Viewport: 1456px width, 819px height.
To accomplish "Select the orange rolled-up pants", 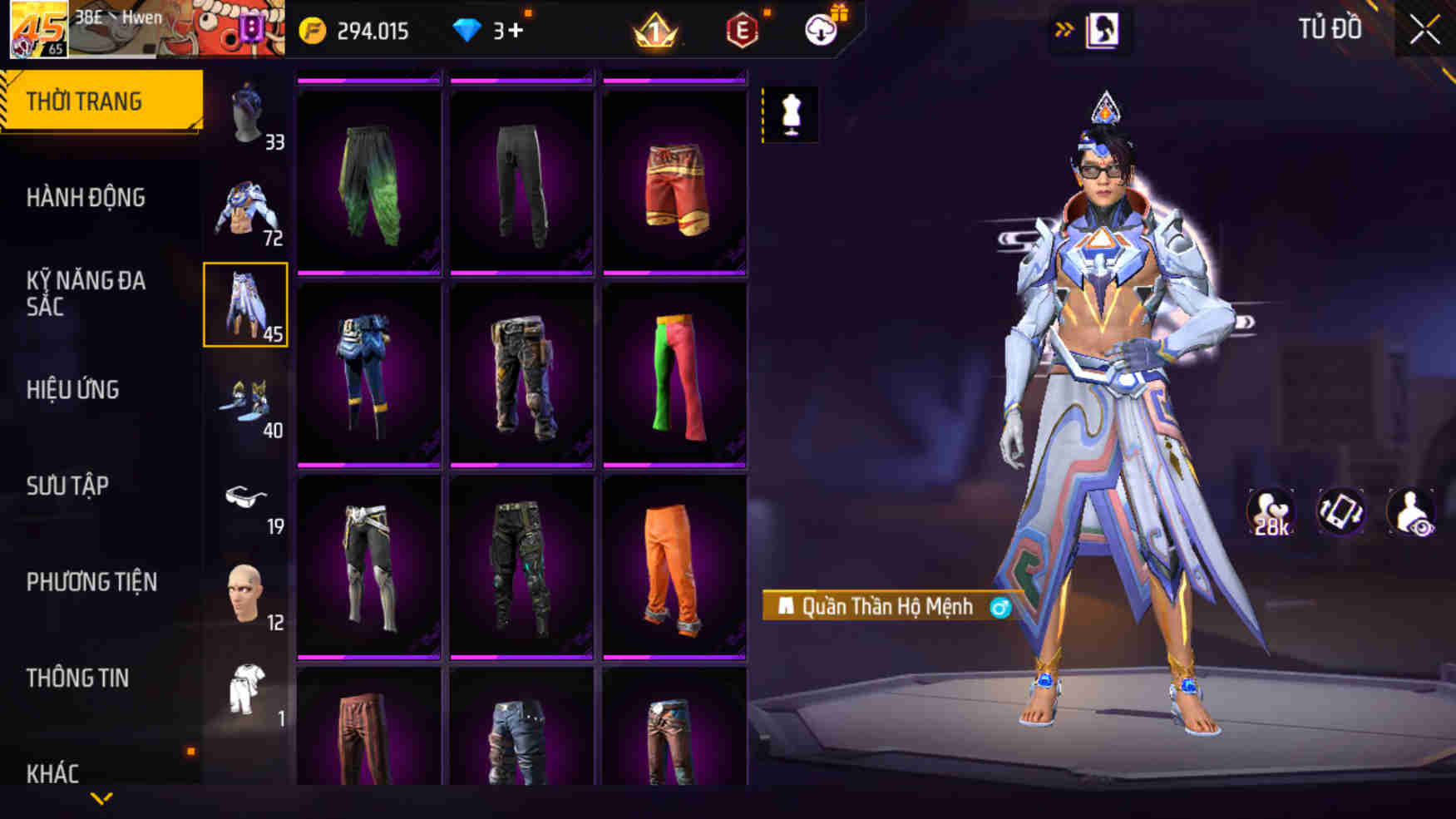I will (x=674, y=567).
